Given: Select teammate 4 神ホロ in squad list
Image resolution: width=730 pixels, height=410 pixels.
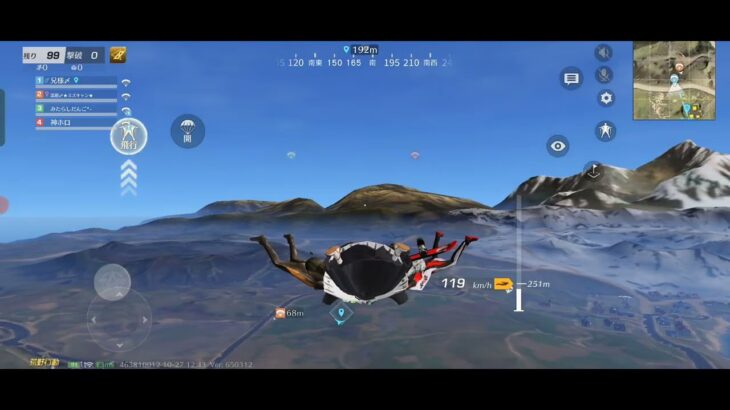Looking at the screenshot, I should (75, 122).
